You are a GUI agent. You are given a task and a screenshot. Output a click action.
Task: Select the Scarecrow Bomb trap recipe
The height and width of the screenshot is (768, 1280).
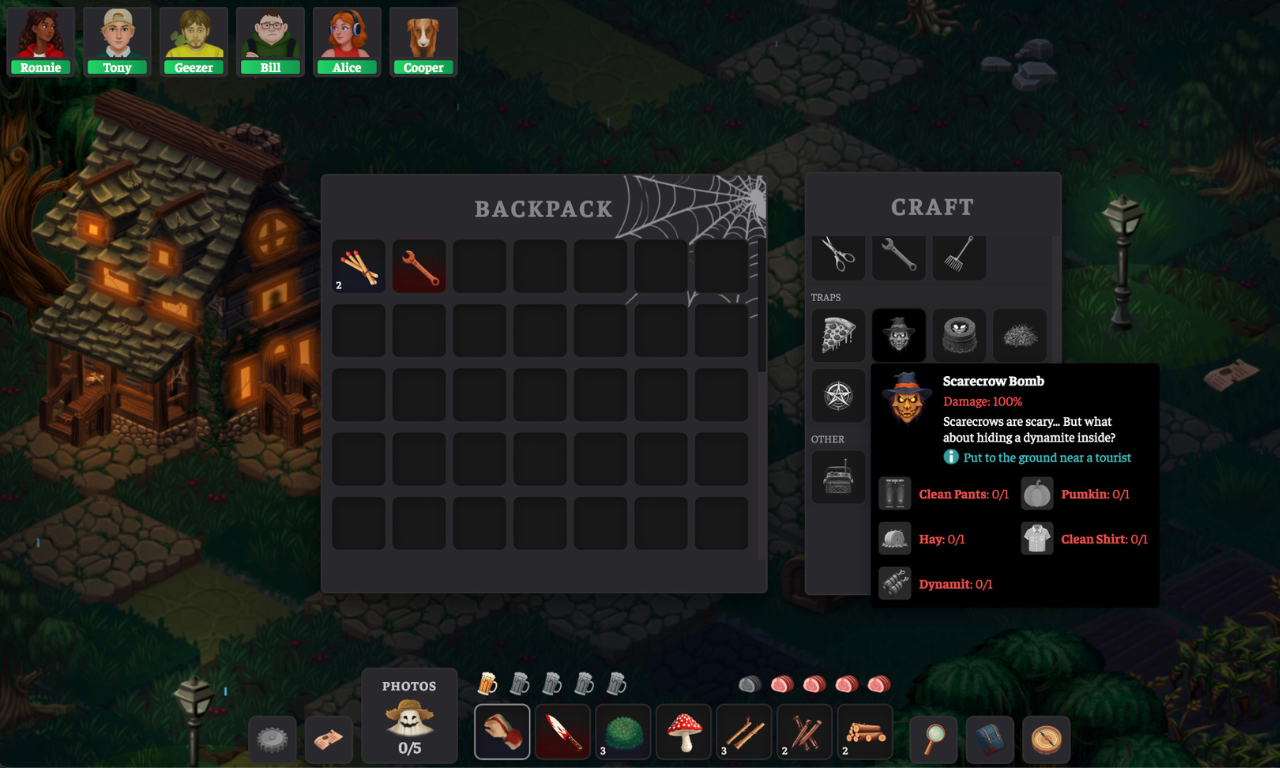(x=899, y=336)
